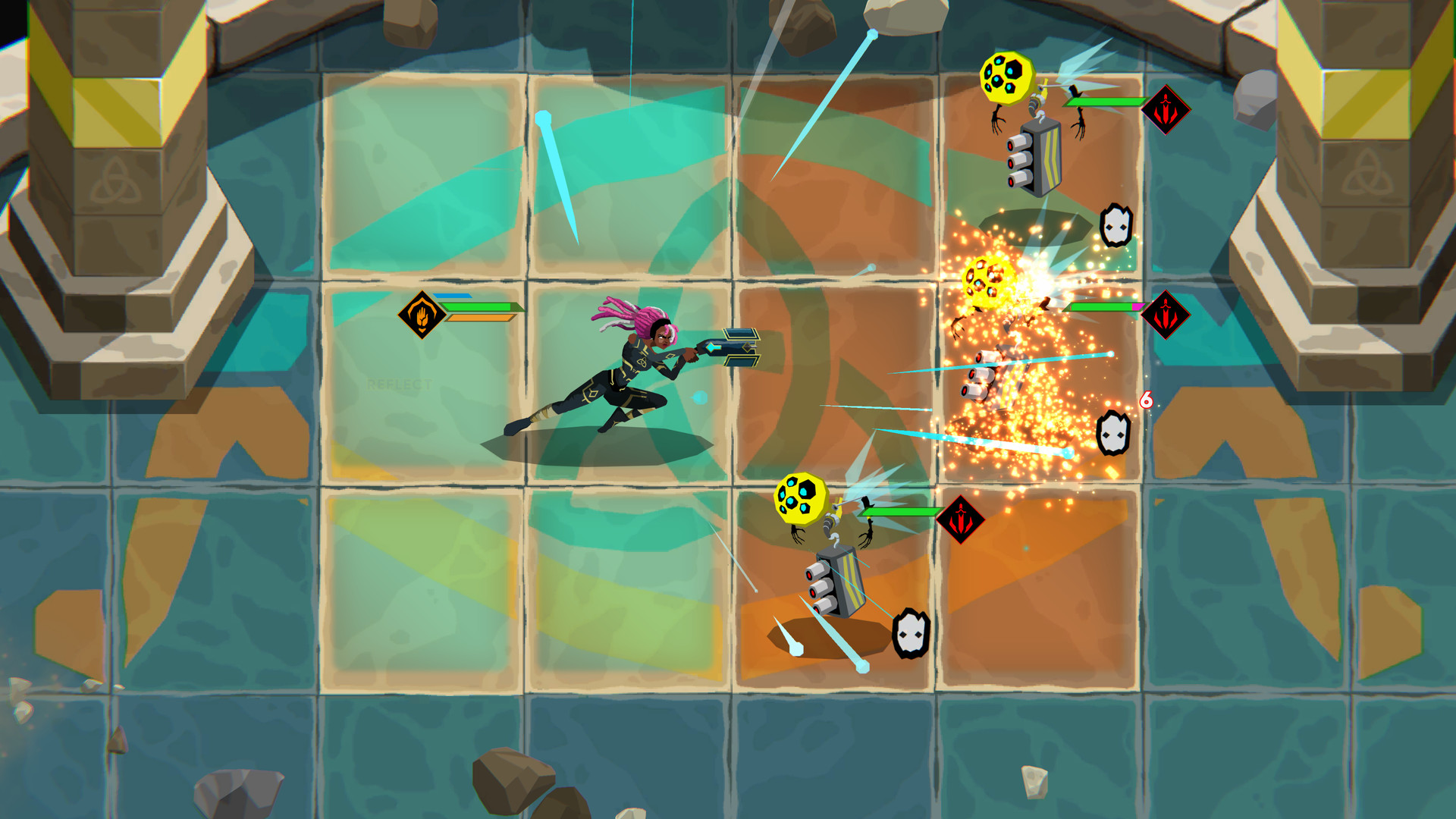Click the red sword icon beside middle enemy
Viewport: 1456px width, 819px height.
point(1166,314)
